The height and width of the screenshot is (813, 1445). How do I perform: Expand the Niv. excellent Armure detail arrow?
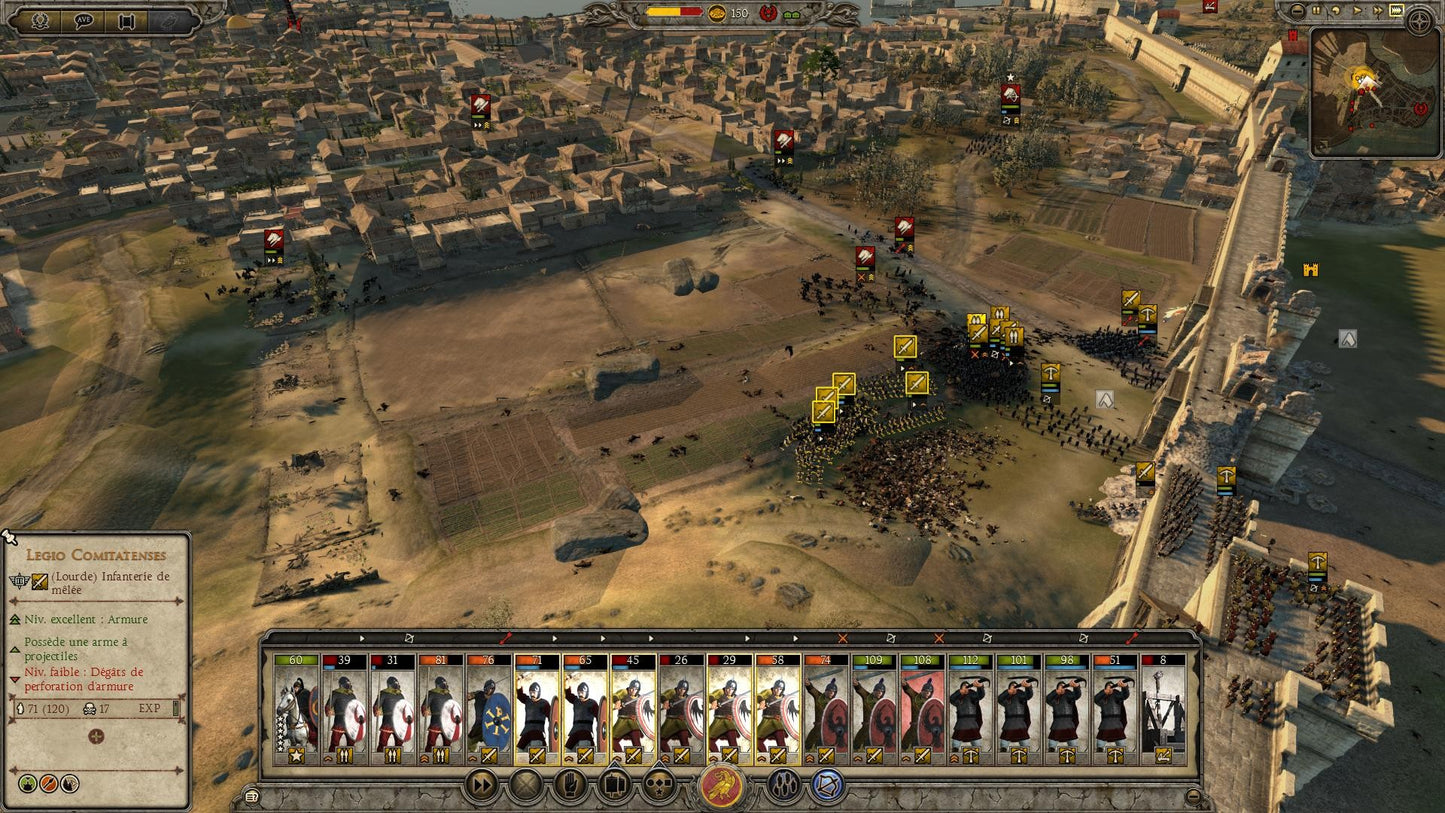[x=15, y=620]
